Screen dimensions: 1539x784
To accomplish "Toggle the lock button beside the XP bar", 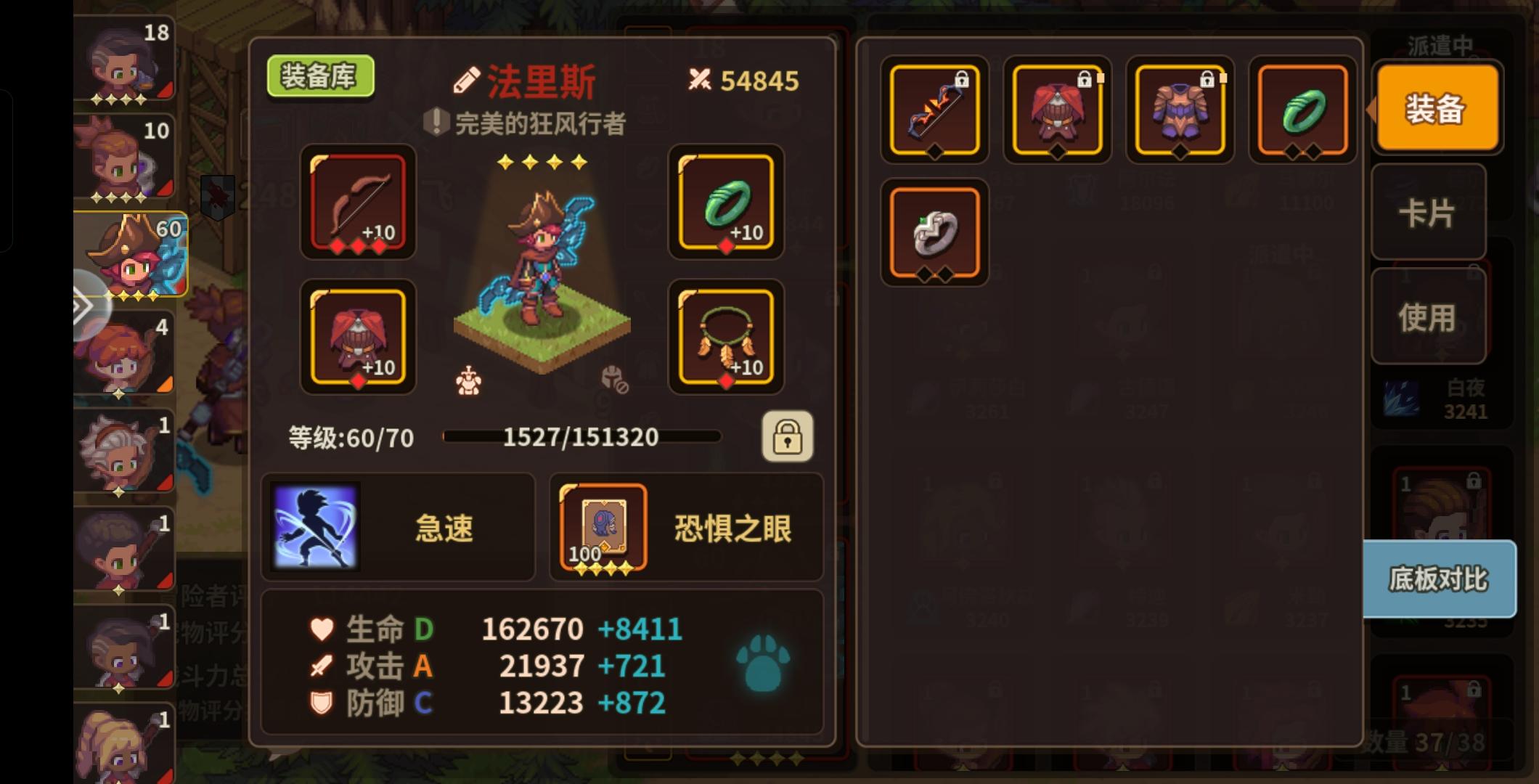I will click(x=788, y=436).
